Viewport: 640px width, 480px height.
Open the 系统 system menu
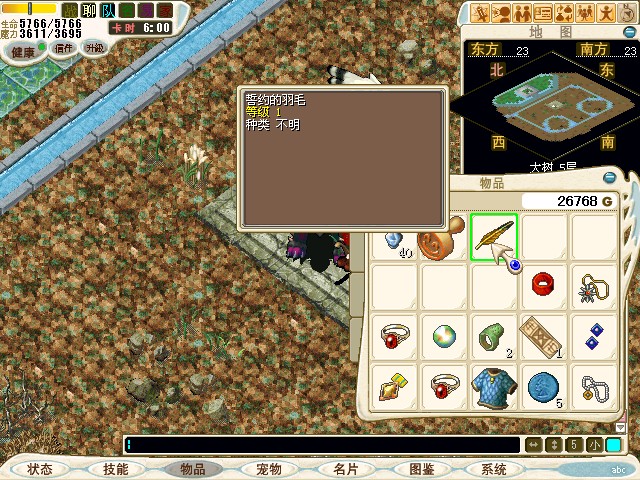(494, 469)
